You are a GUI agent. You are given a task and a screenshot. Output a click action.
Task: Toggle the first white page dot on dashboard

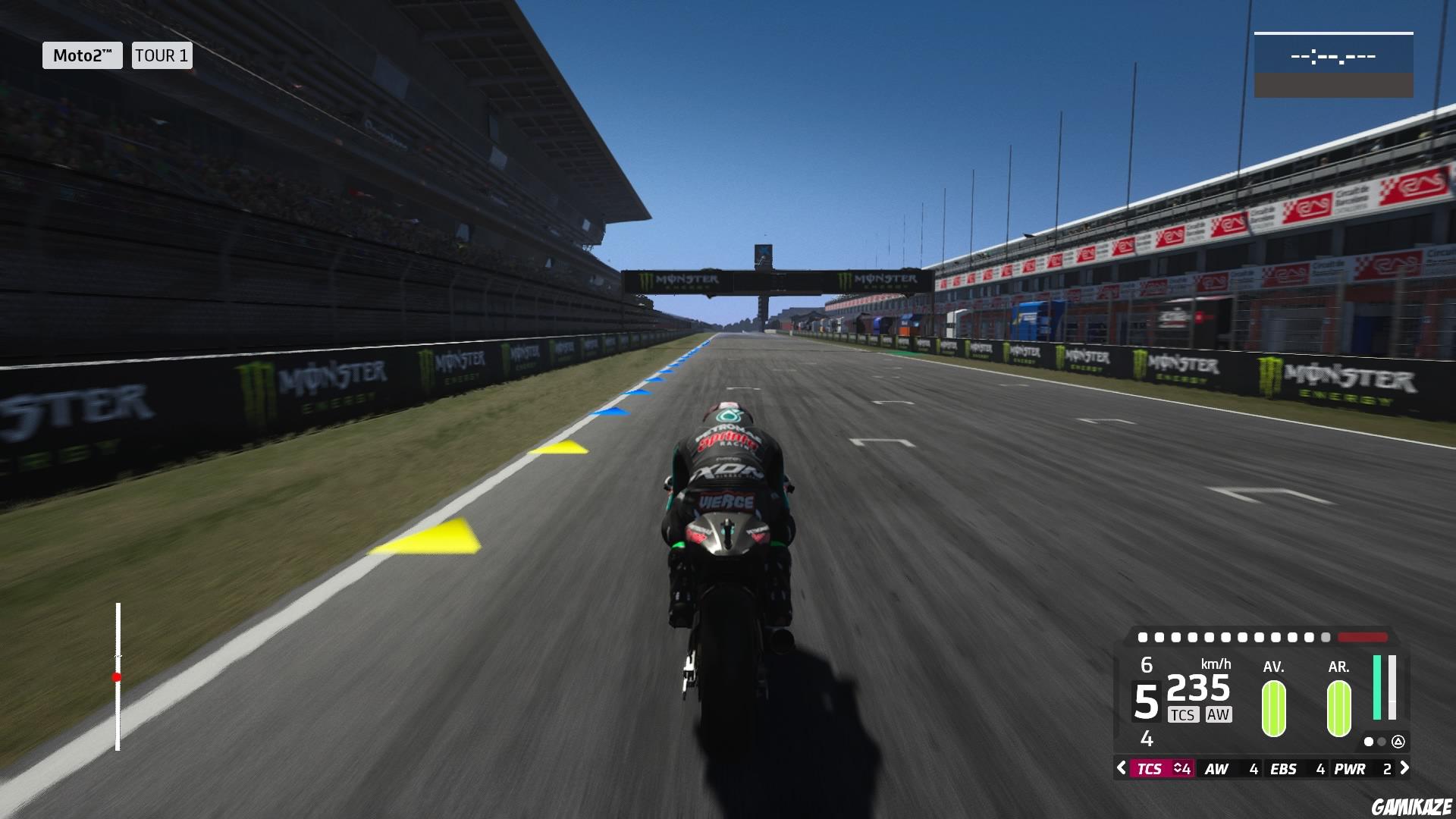1368,742
